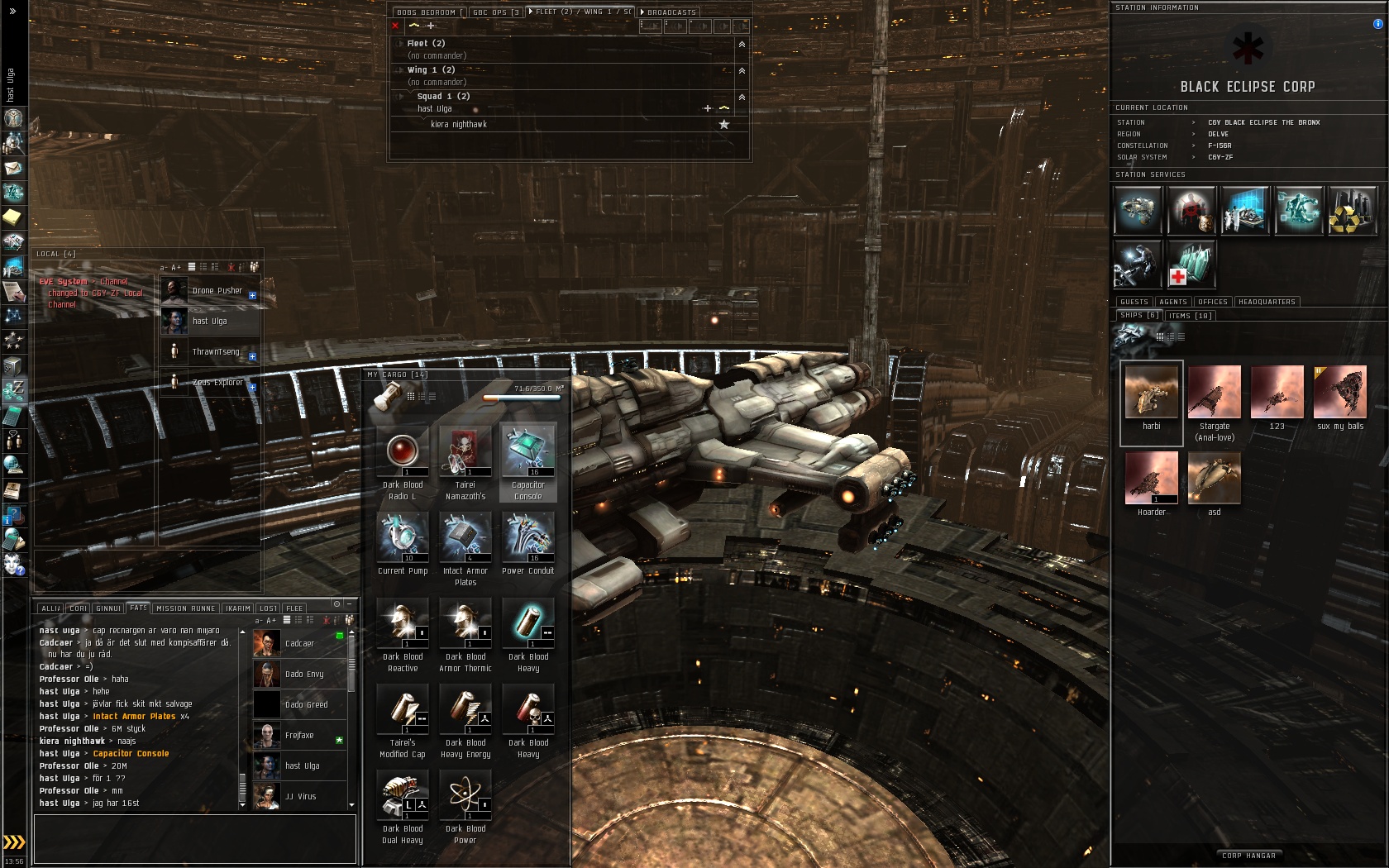The height and width of the screenshot is (868, 1389).
Task: Select the harbi ship in hangar
Action: [1151, 393]
